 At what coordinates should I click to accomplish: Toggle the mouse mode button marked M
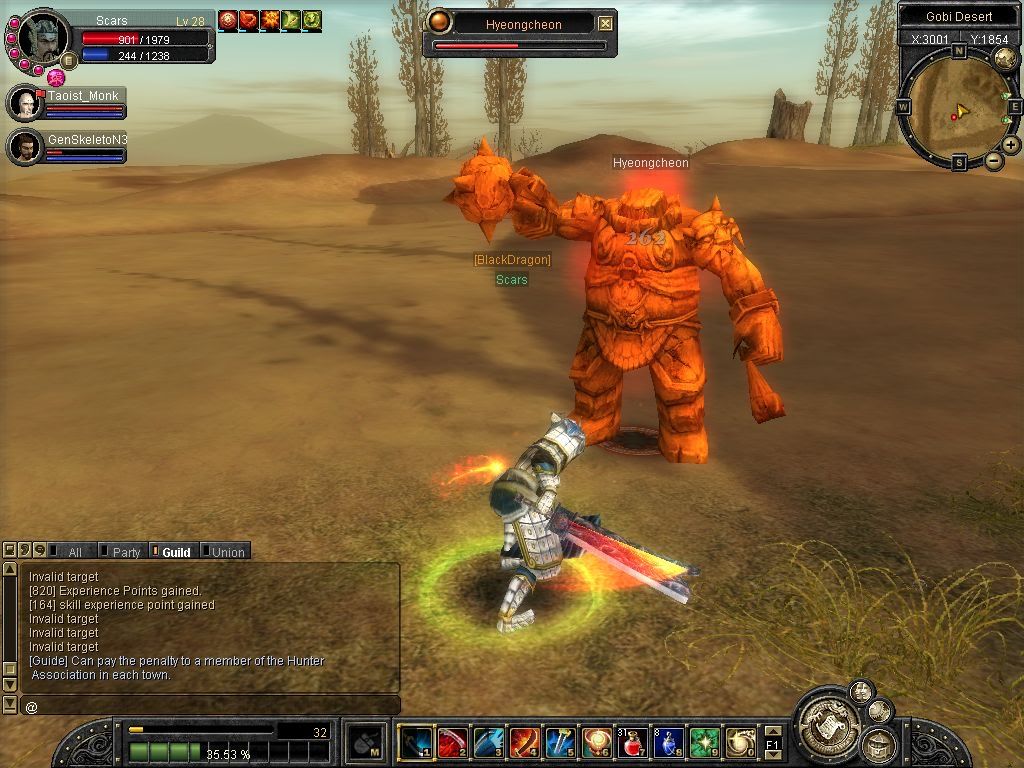click(x=366, y=742)
